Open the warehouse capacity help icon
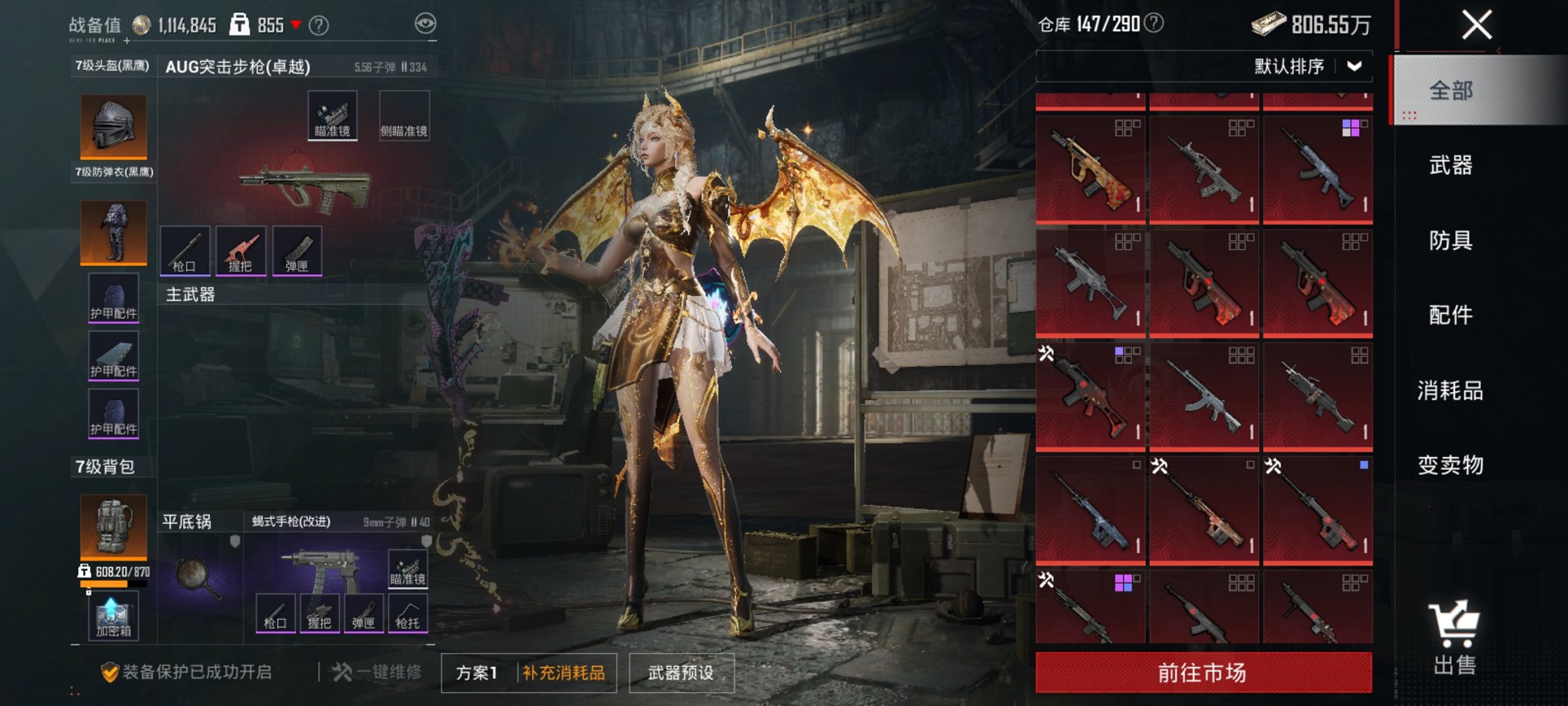 pyautogui.click(x=1154, y=24)
